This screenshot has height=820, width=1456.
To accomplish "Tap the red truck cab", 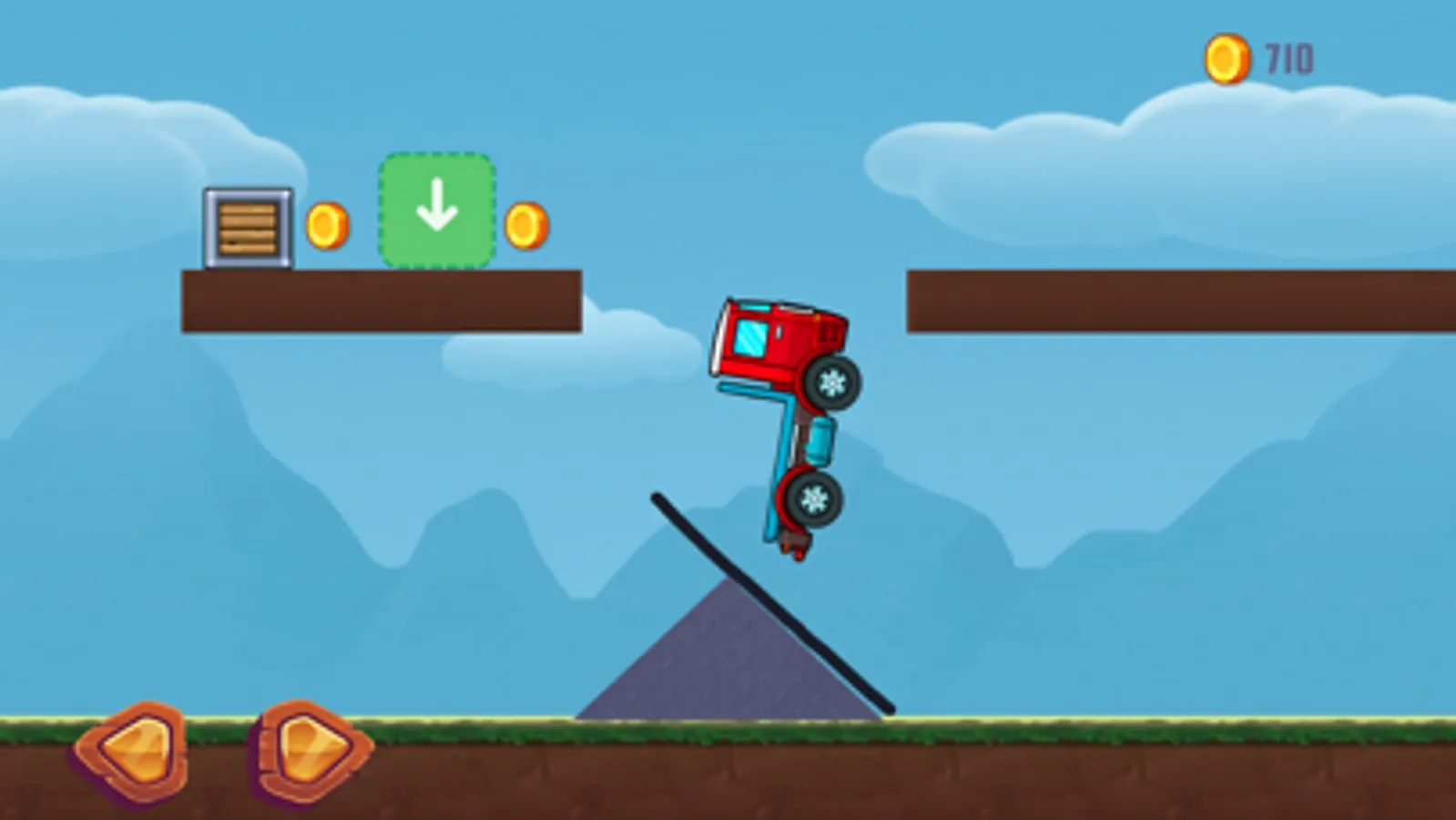I will coord(779,342).
